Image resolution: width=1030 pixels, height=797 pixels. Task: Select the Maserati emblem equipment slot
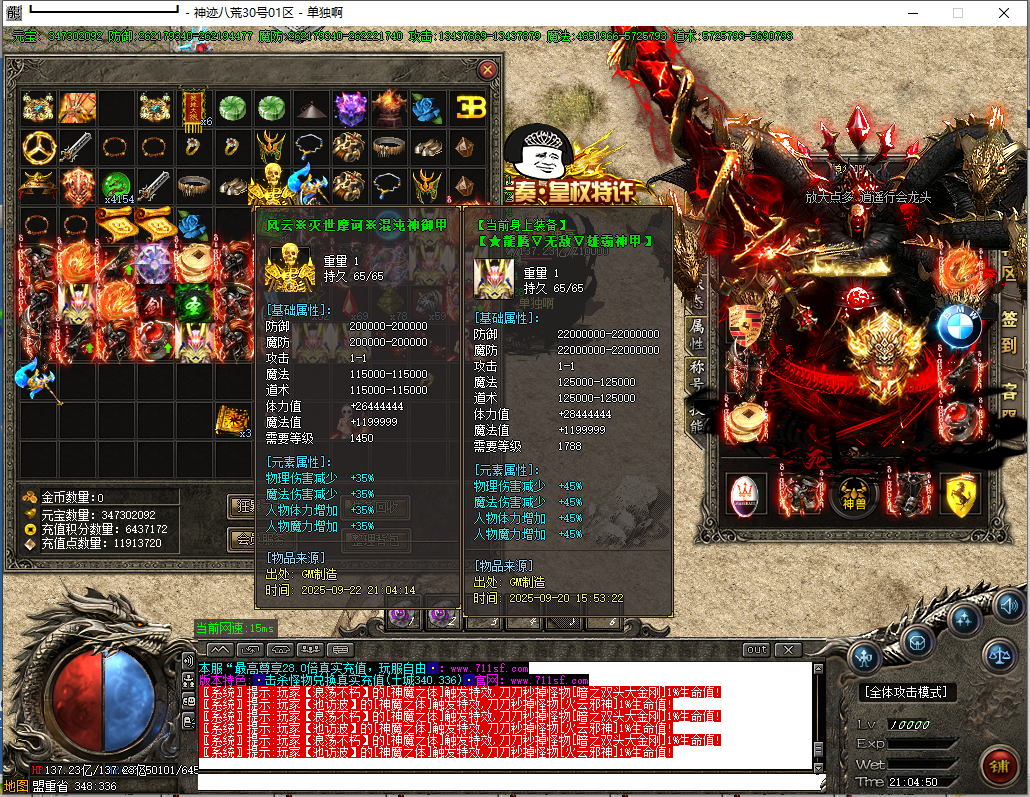(x=745, y=495)
